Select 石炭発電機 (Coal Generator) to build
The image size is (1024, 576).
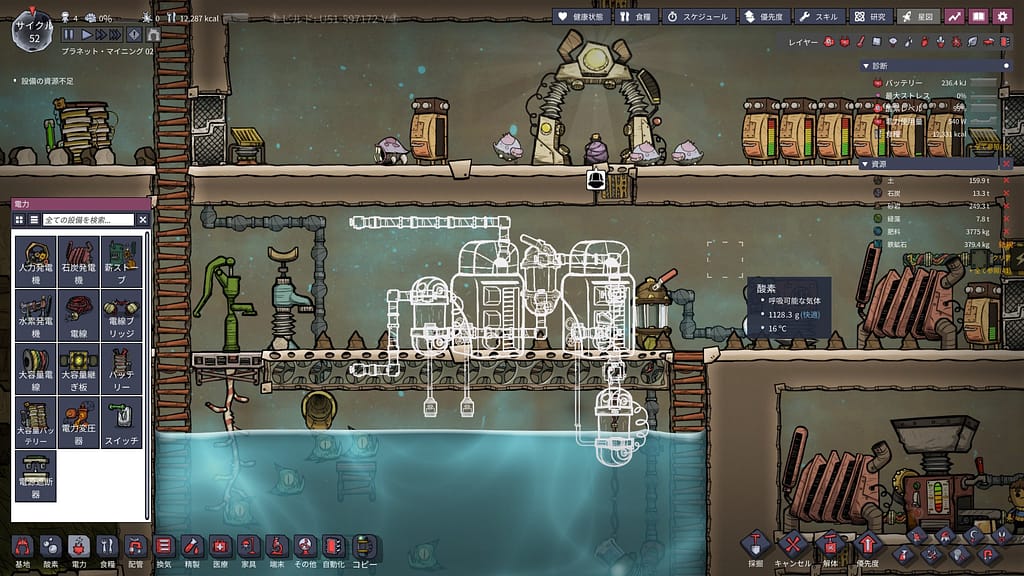(79, 262)
